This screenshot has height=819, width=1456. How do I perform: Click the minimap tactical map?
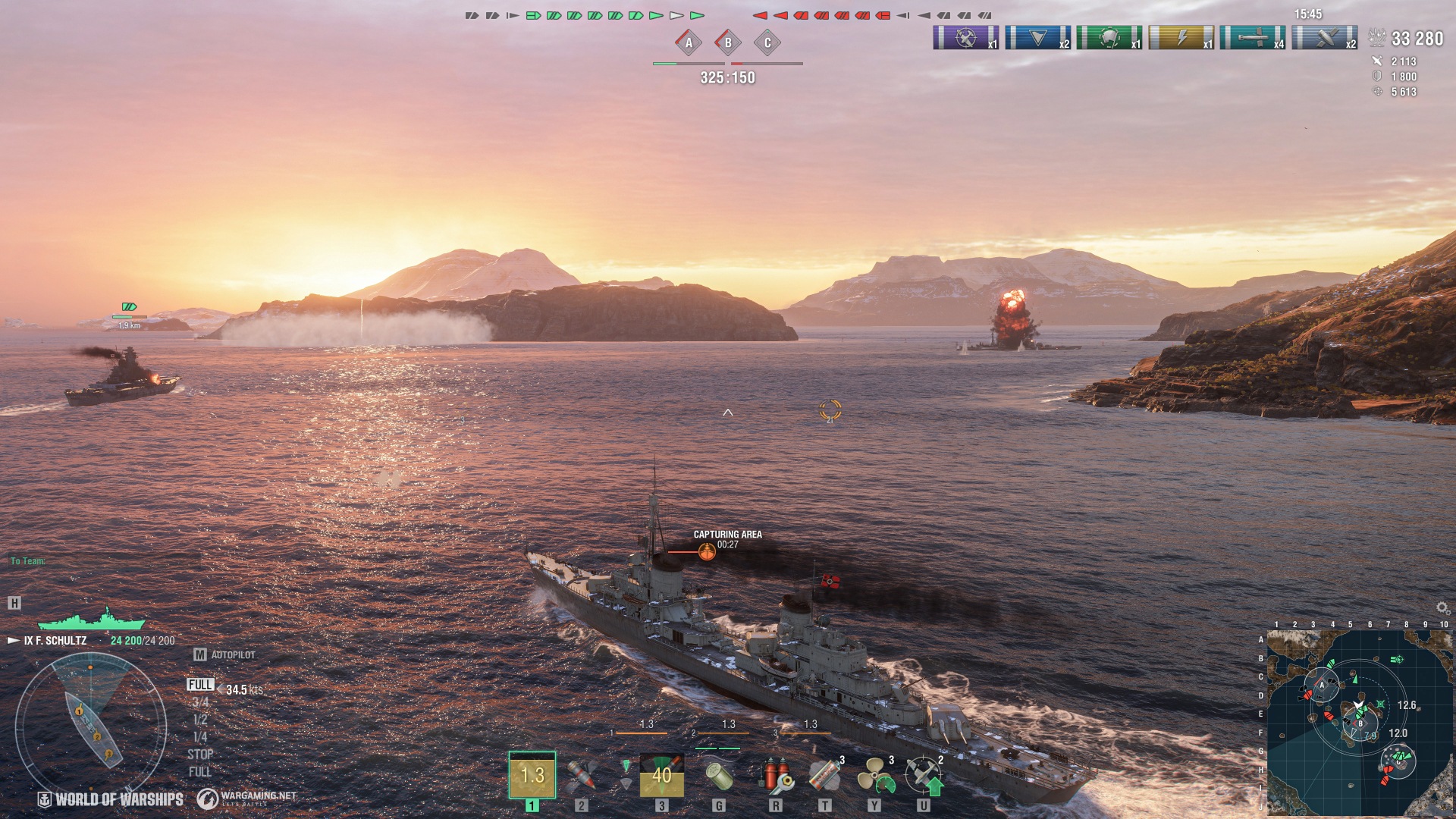click(1359, 722)
